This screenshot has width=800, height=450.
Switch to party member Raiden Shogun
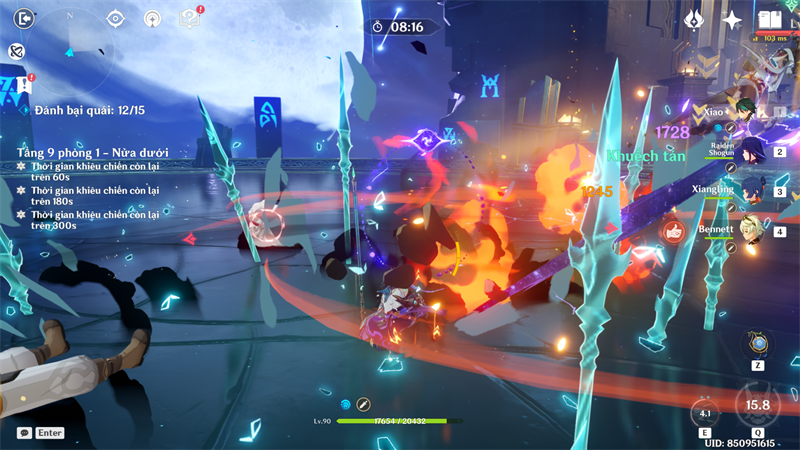coord(748,150)
